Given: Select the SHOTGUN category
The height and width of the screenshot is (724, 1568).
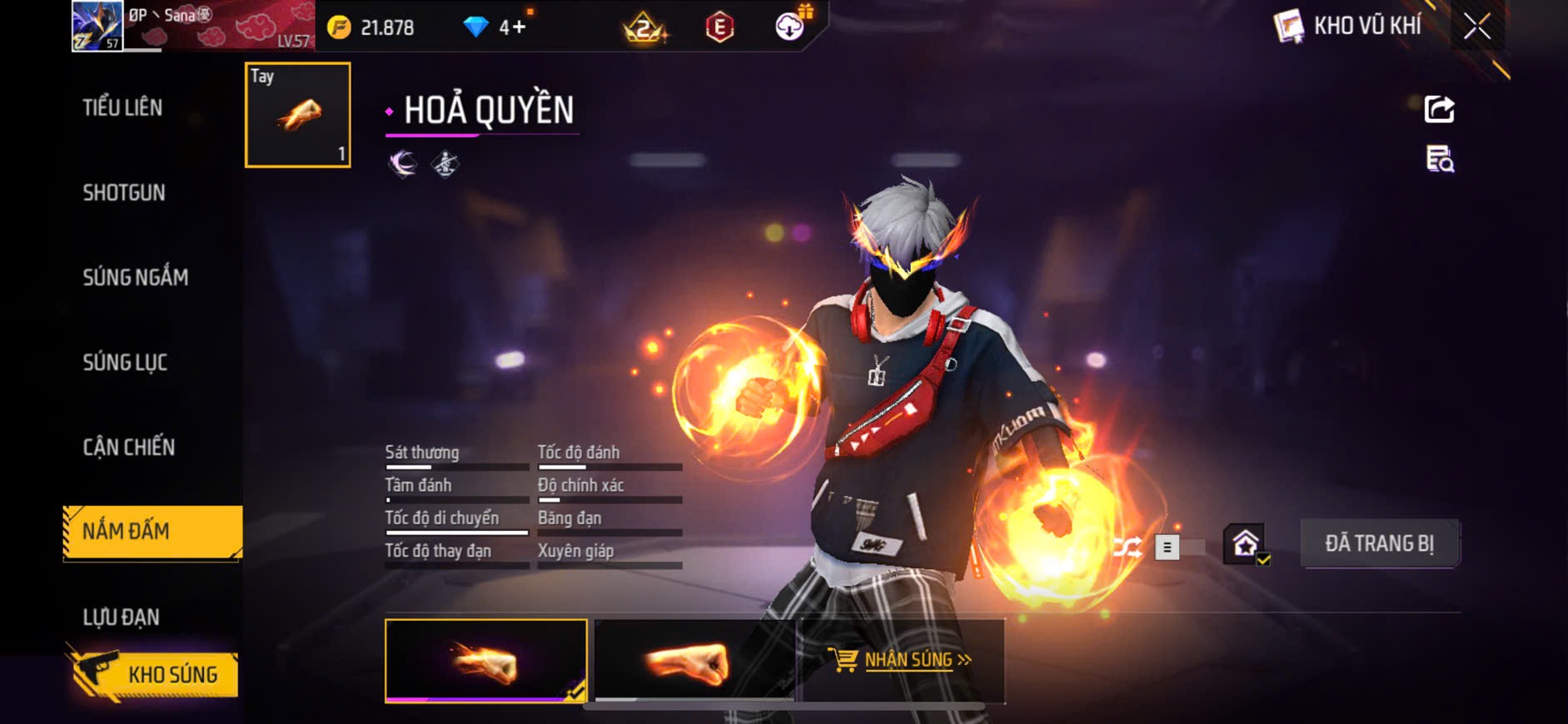Looking at the screenshot, I should [124, 192].
